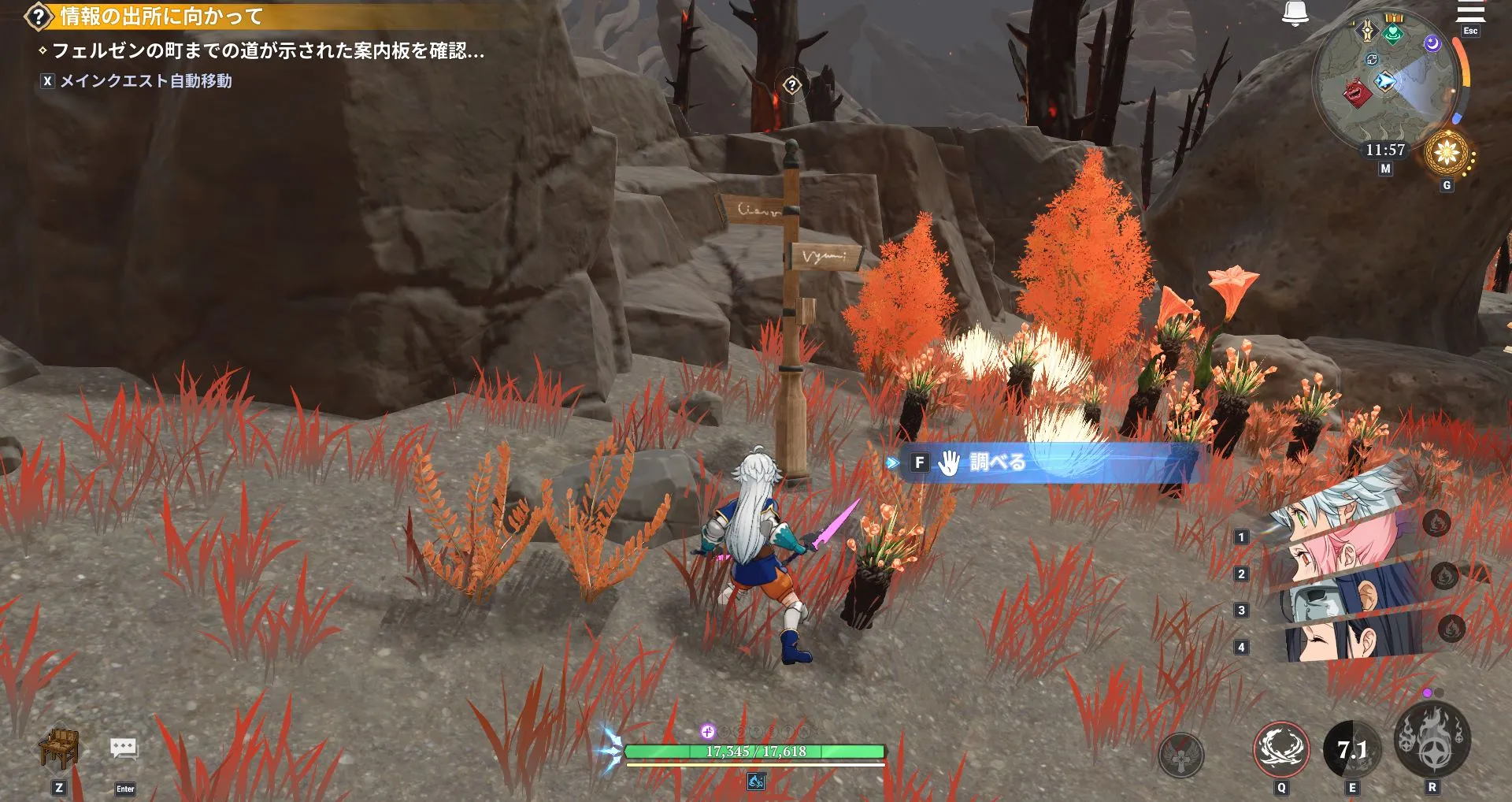The height and width of the screenshot is (802, 1512).
Task: Click the purple moon night indicator on minimap
Action: click(x=1433, y=43)
